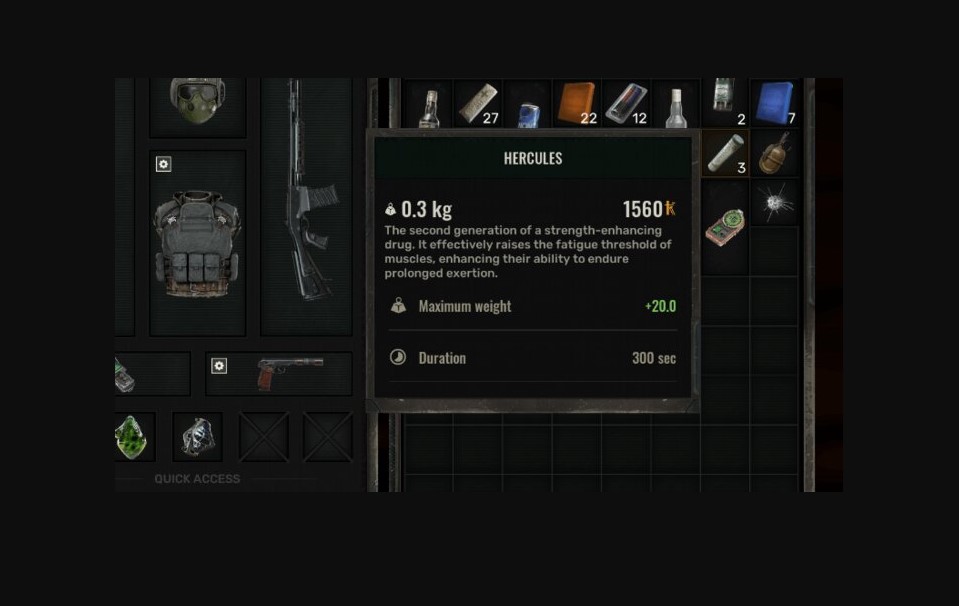
Task: Select the shattered glass item
Action: tap(775, 203)
